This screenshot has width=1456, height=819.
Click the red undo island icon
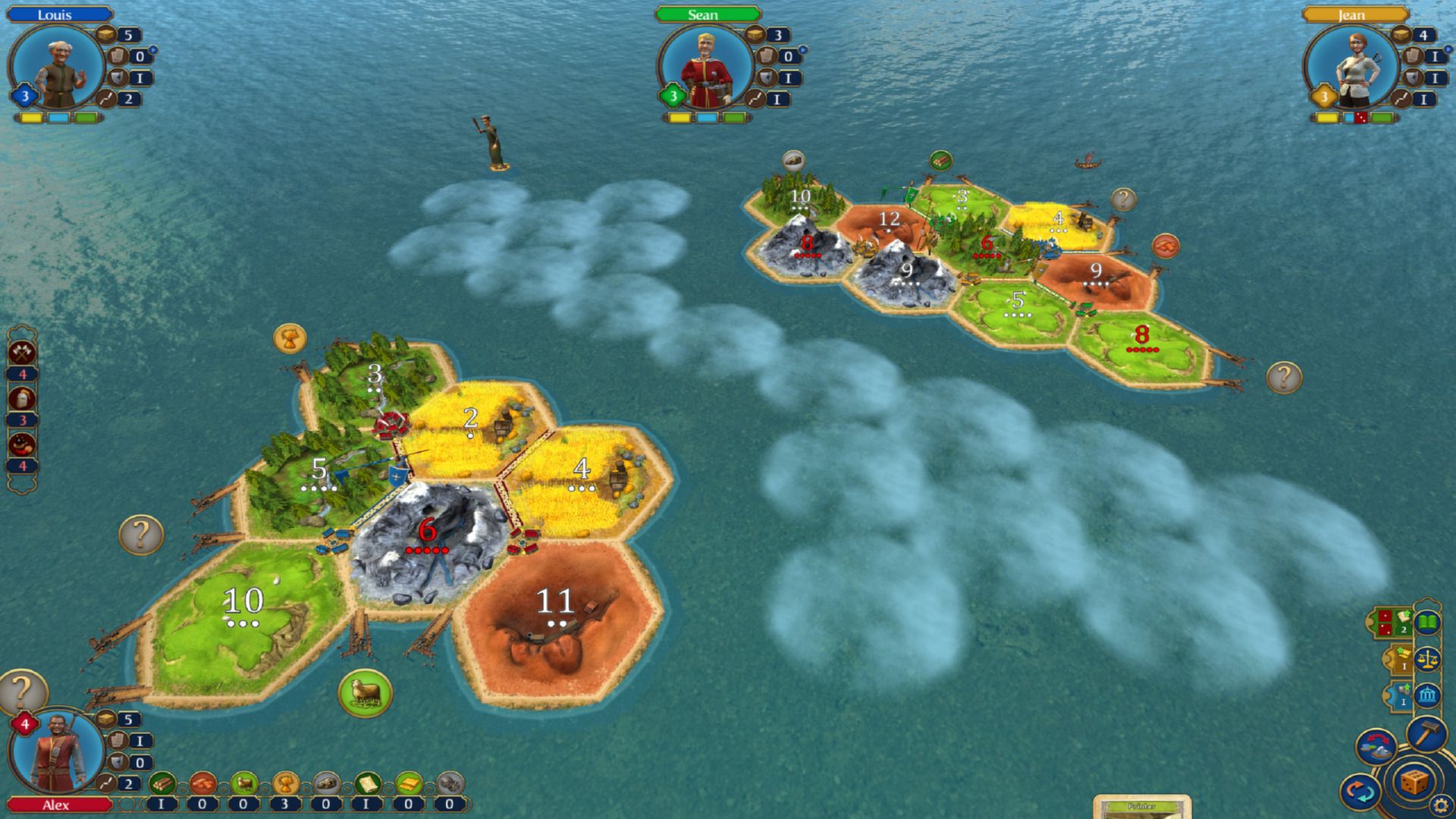pos(1376,746)
